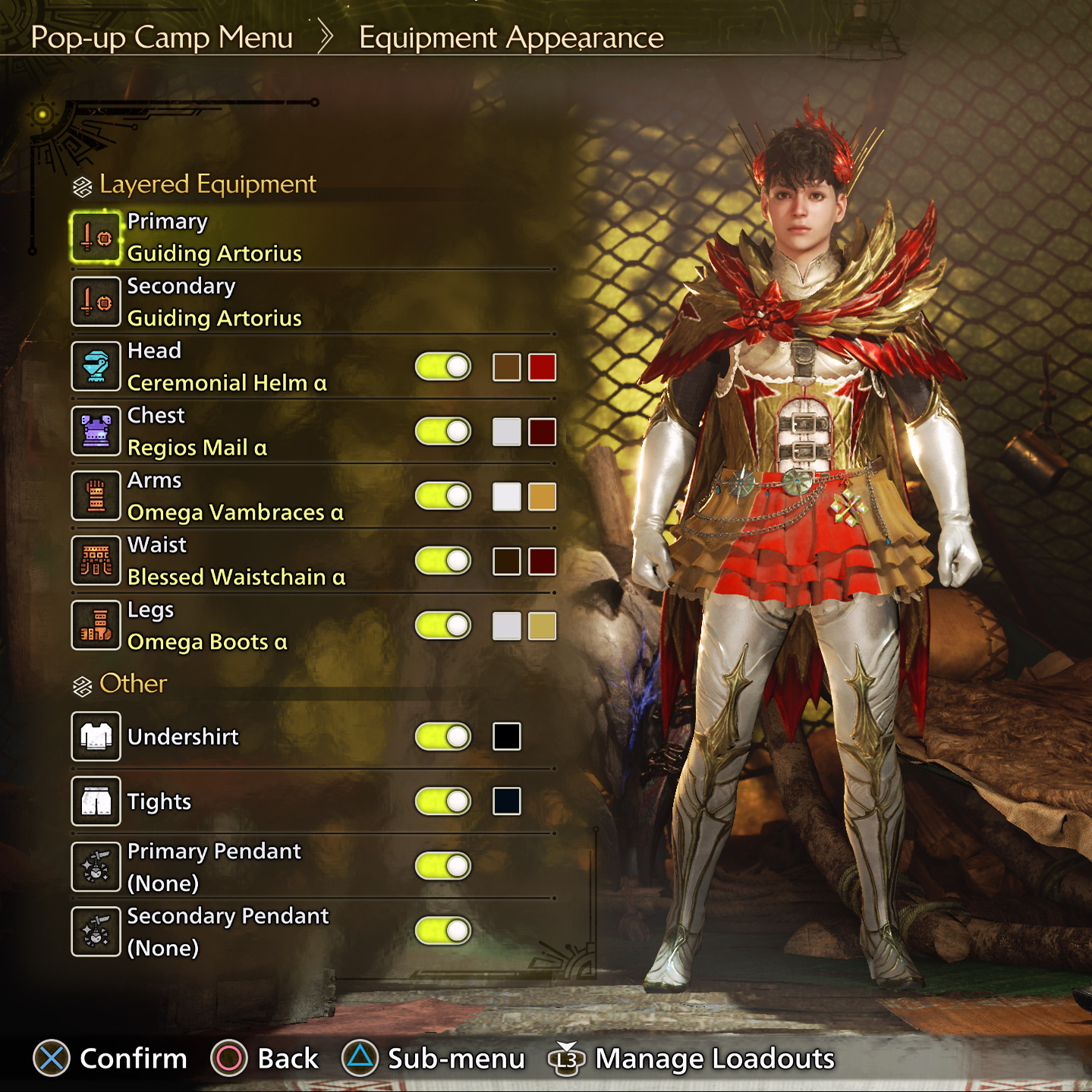Viewport: 1092px width, 1092px height.
Task: Toggle Arms armor visibility switch
Action: (443, 496)
